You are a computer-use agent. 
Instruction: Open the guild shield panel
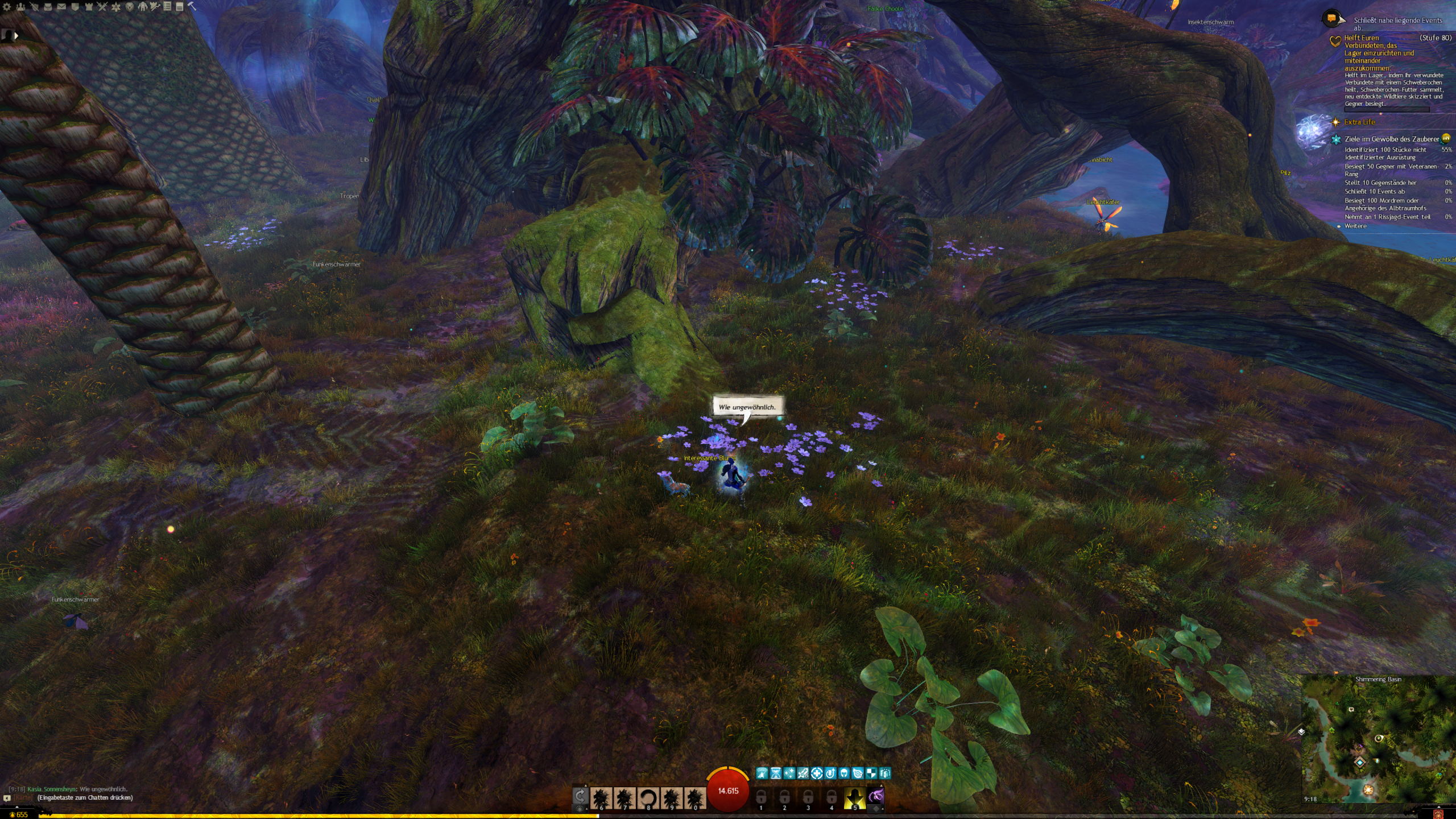coord(75,7)
